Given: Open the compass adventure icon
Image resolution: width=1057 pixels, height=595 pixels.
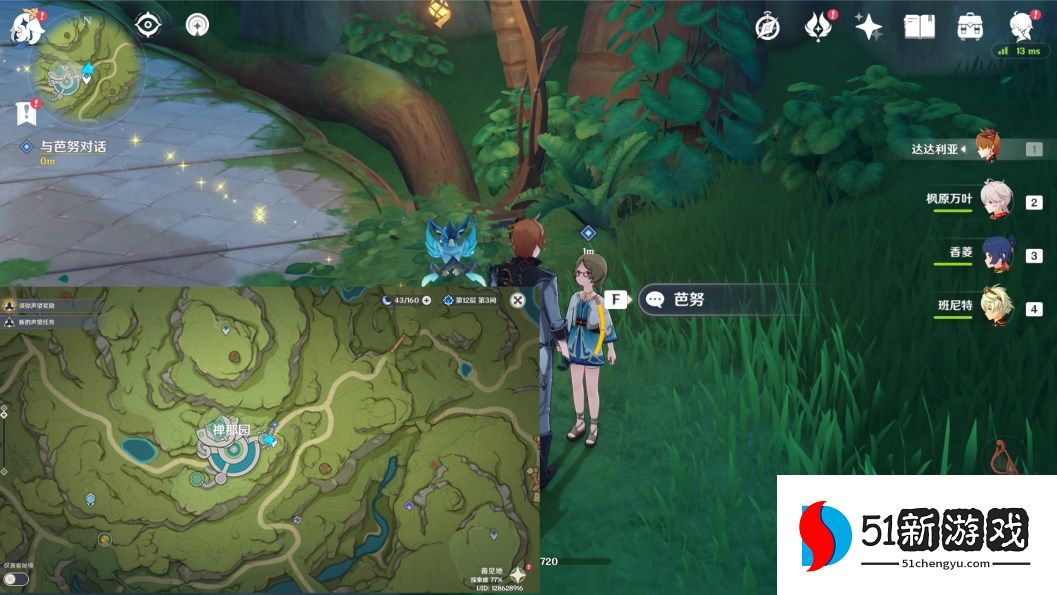Looking at the screenshot, I should (767, 27).
